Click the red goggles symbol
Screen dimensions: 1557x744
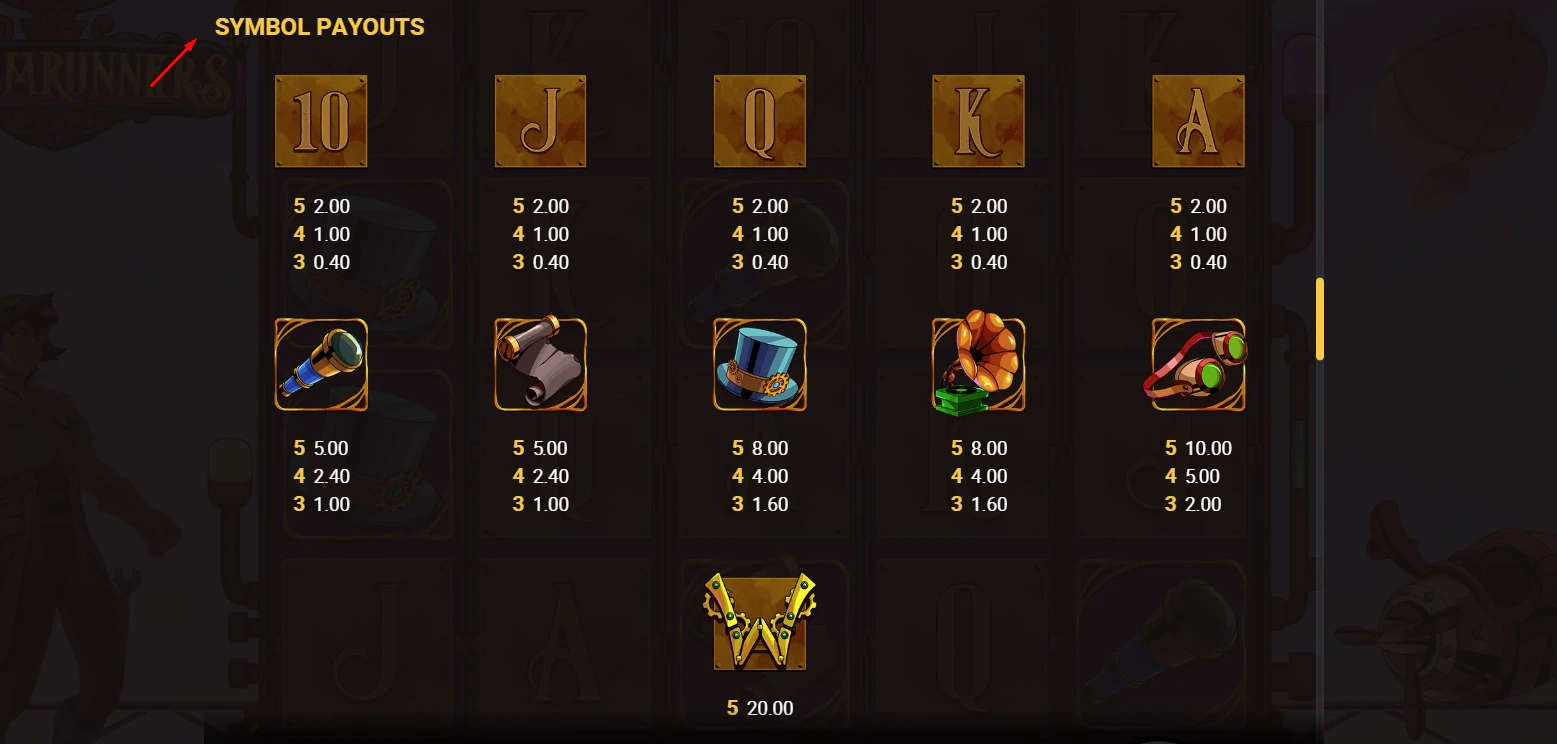click(1198, 364)
